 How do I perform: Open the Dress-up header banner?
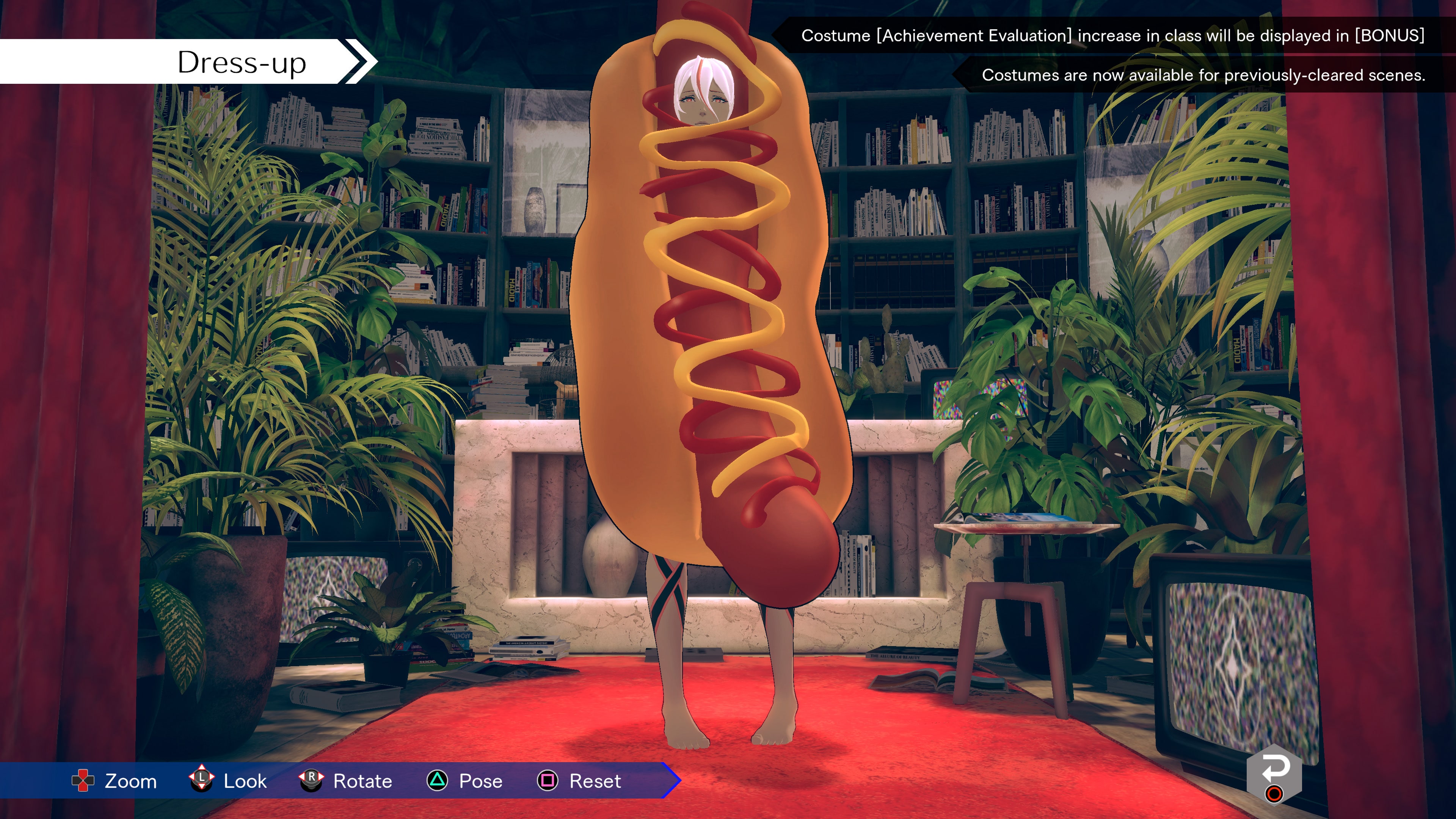click(x=243, y=63)
